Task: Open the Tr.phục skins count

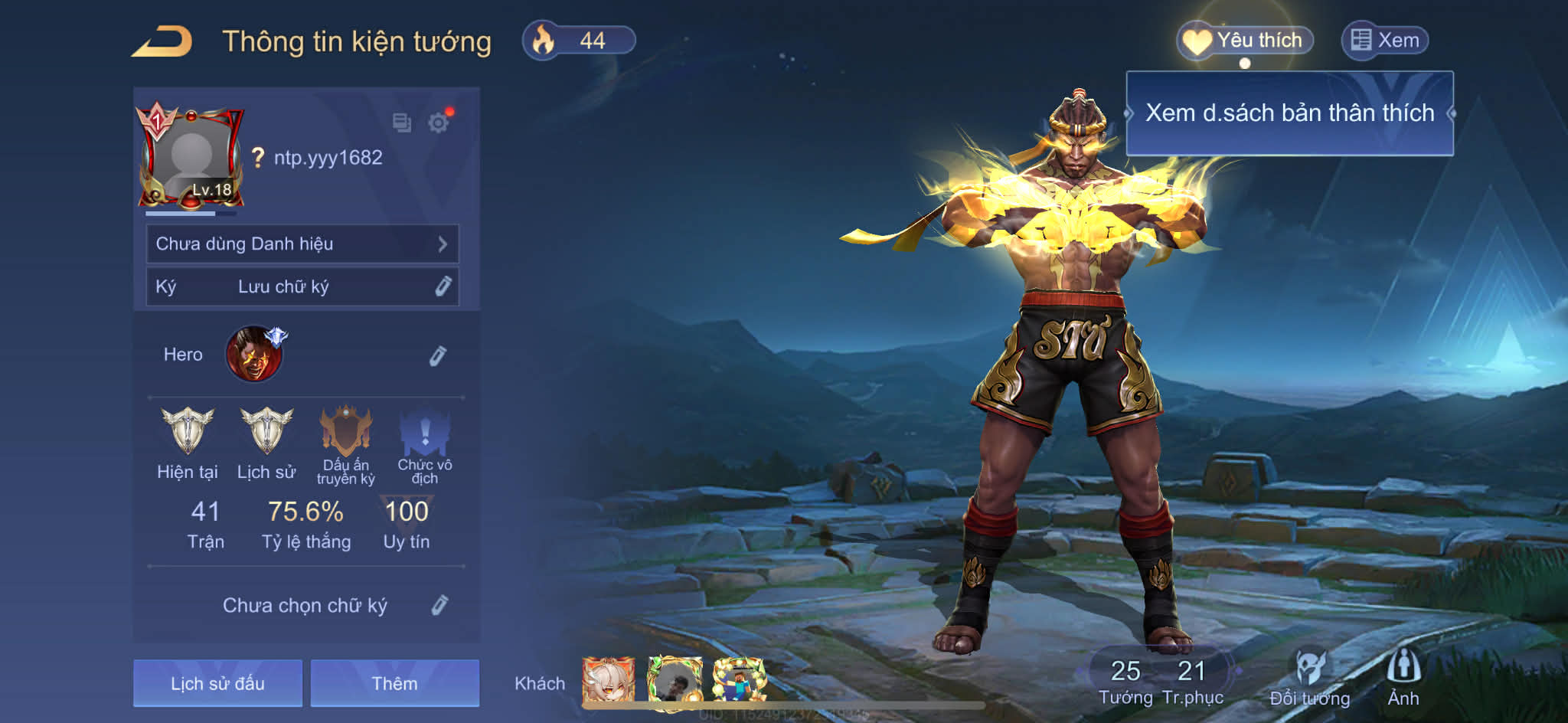Action: (1192, 681)
